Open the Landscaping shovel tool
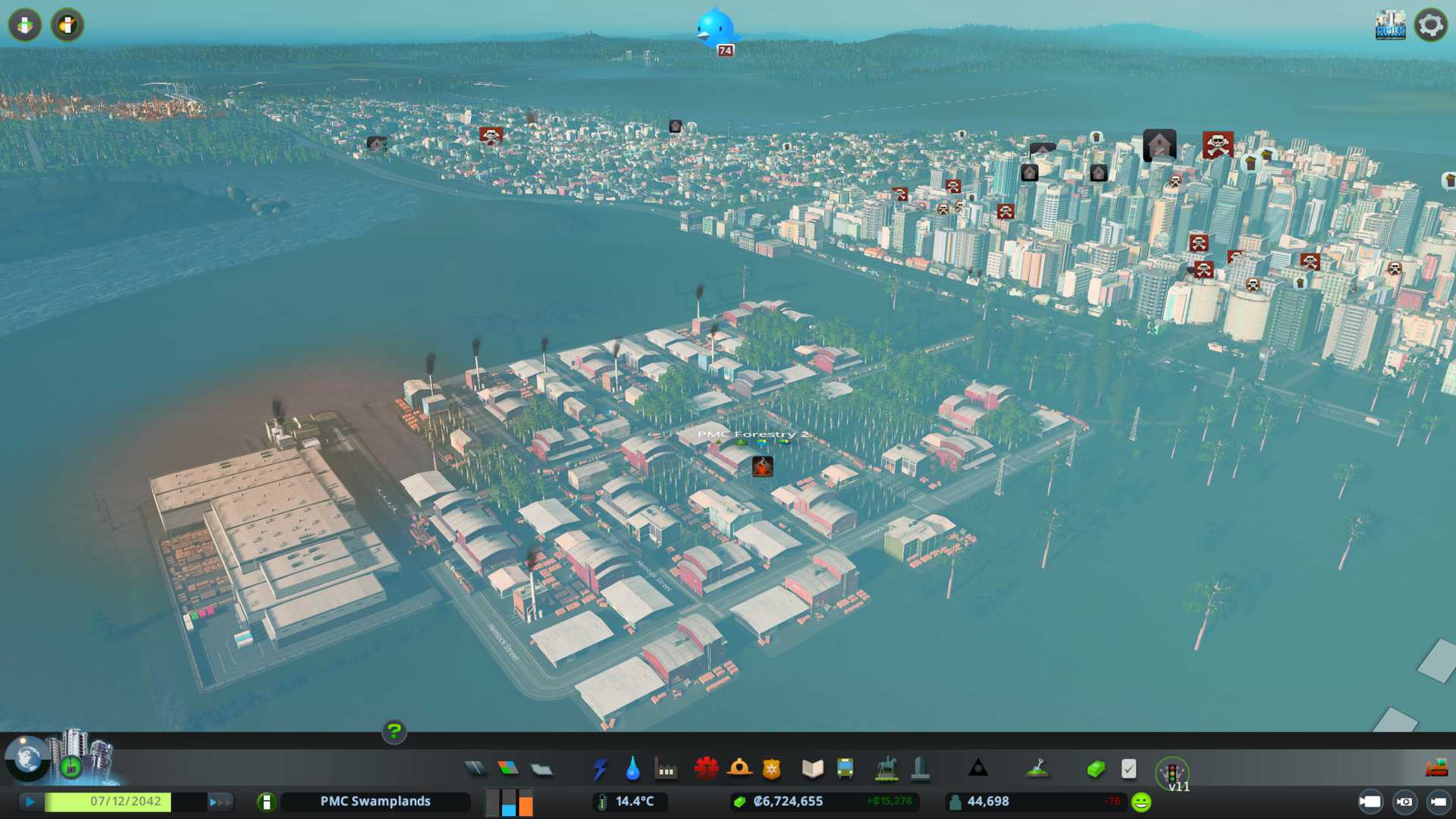Screen dimensions: 1456x819 [x=1037, y=769]
